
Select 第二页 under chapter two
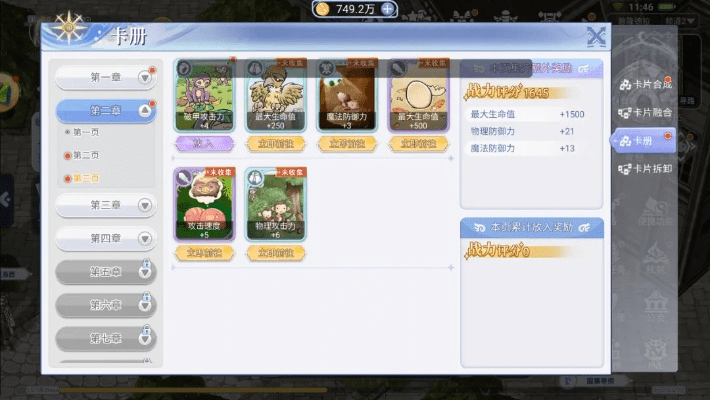pos(84,155)
